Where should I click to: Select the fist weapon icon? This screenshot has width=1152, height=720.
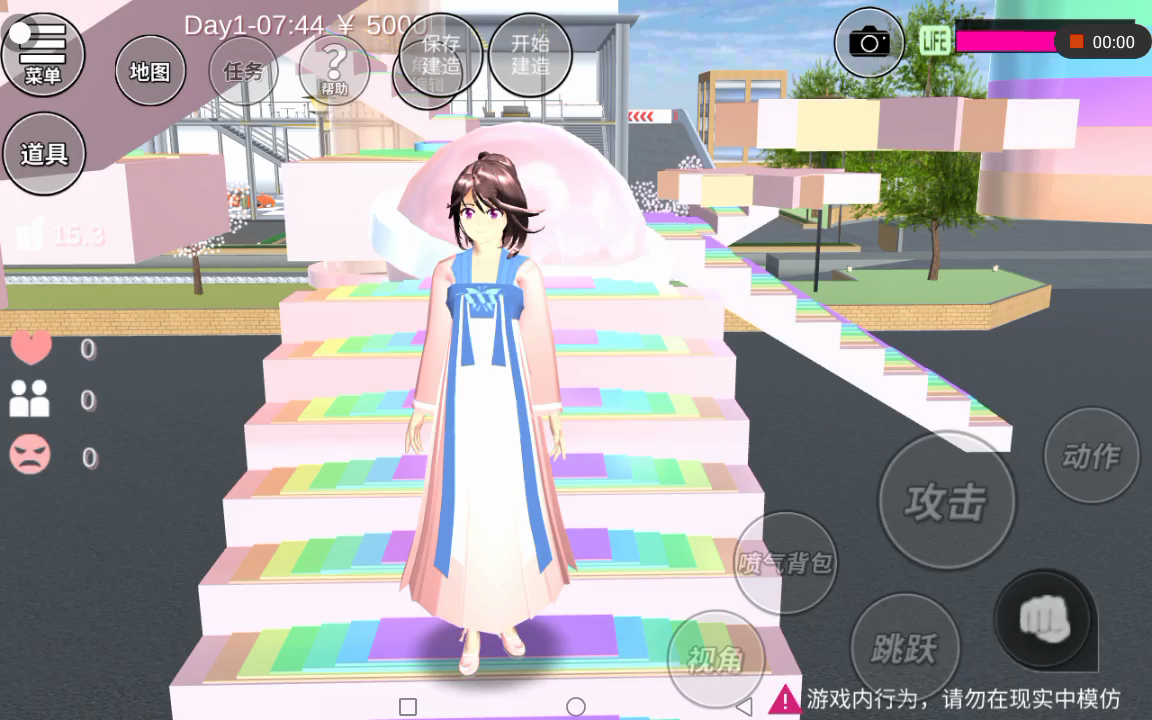1044,620
